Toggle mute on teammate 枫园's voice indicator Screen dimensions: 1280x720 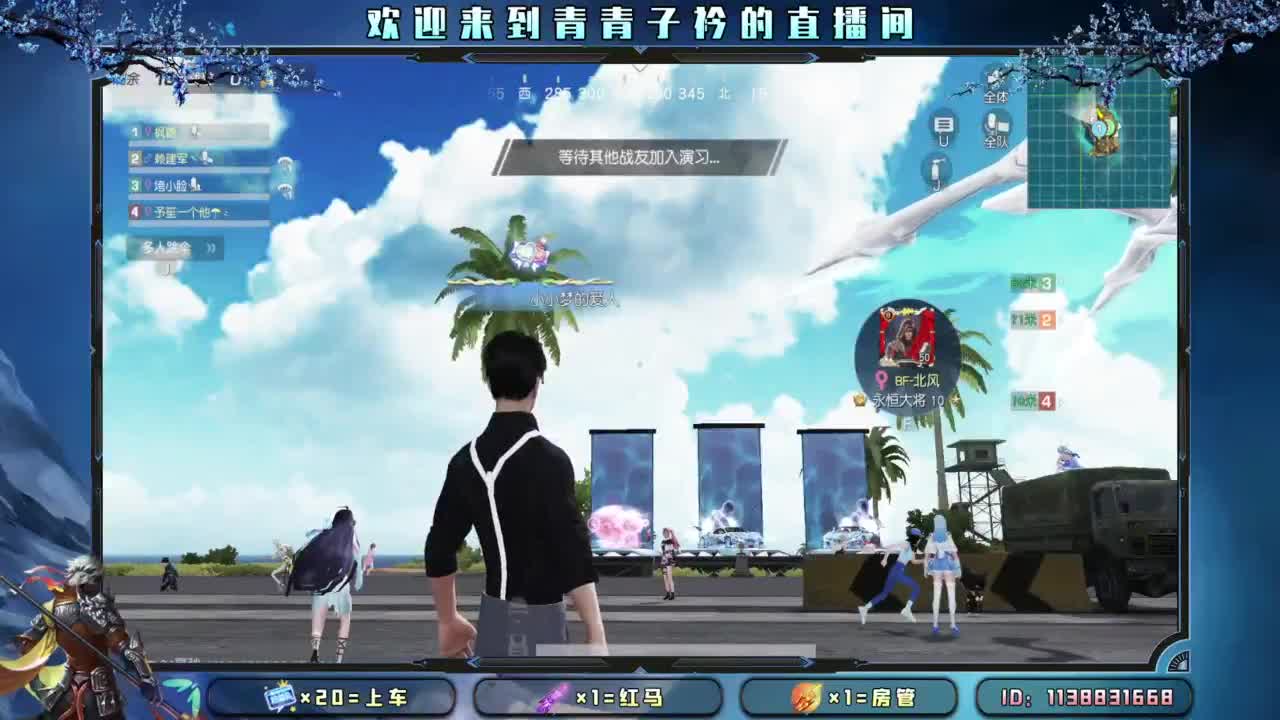coord(193,132)
